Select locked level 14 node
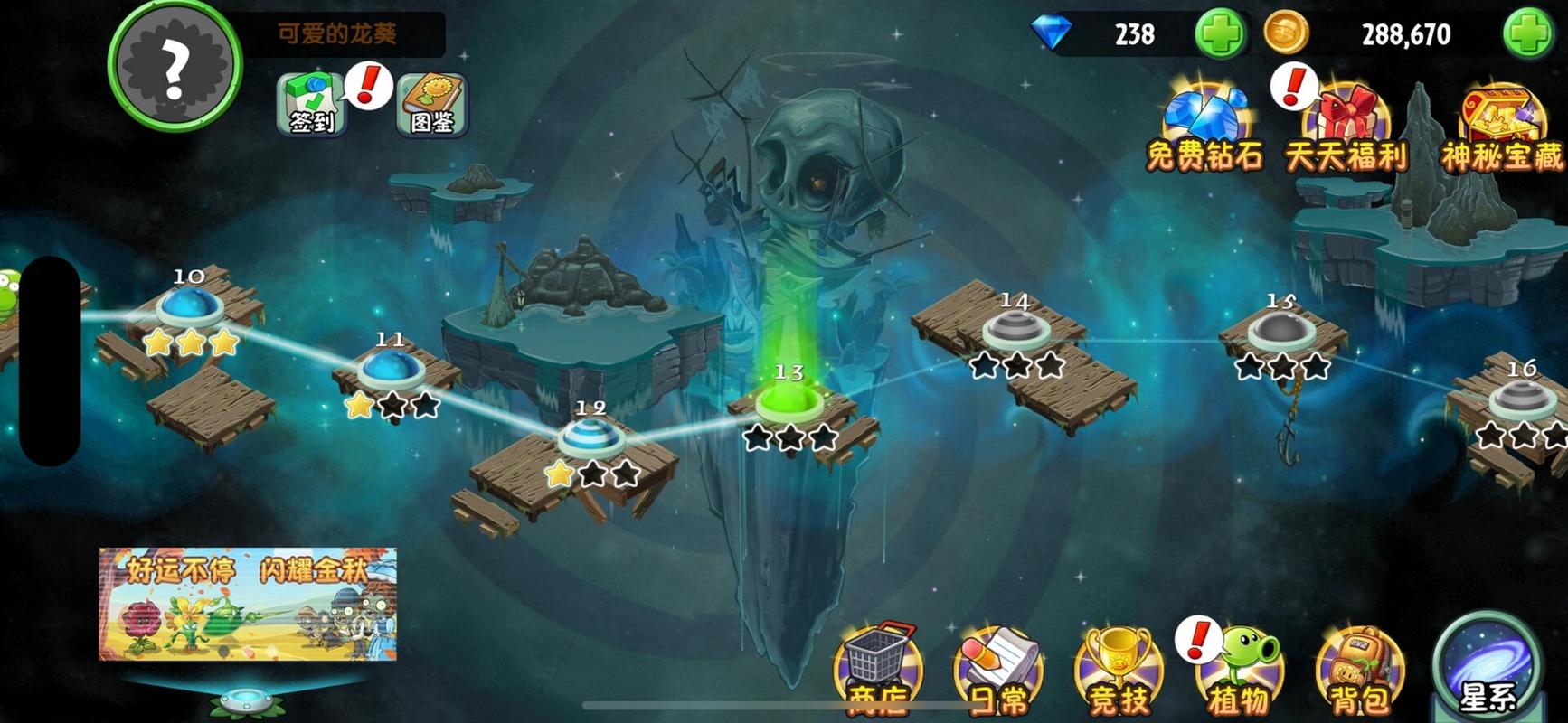The image size is (1568, 723). pos(1015,329)
